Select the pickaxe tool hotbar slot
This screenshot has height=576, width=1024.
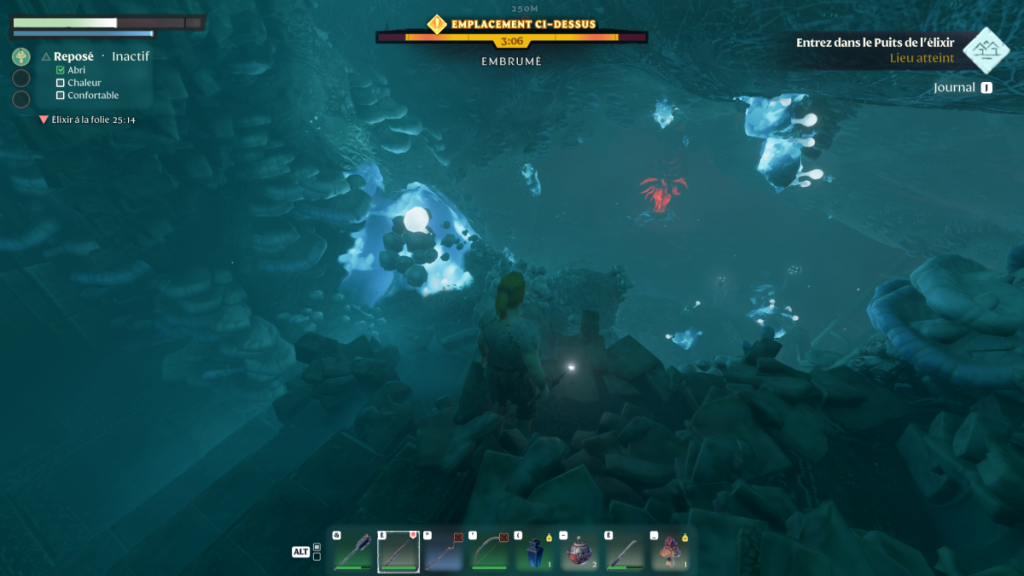(443, 551)
